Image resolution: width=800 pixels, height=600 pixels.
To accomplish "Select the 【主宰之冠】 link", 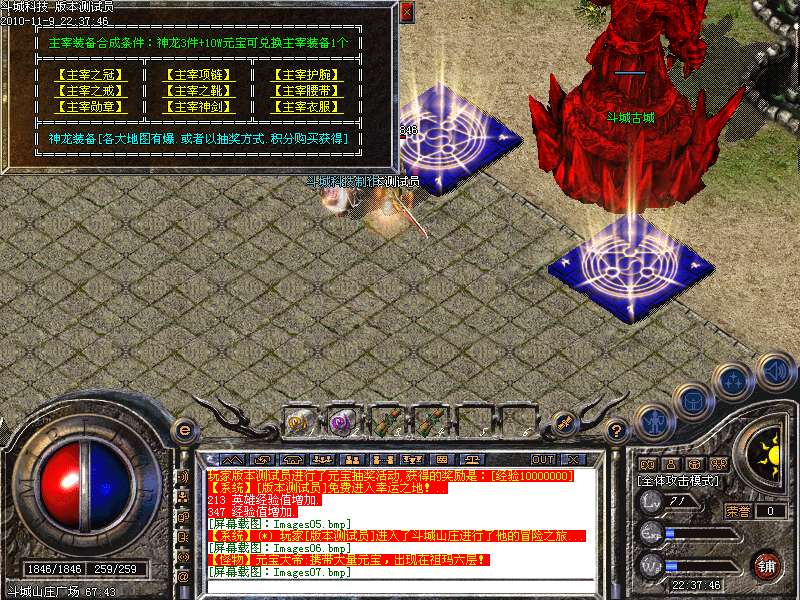I will pos(90,75).
